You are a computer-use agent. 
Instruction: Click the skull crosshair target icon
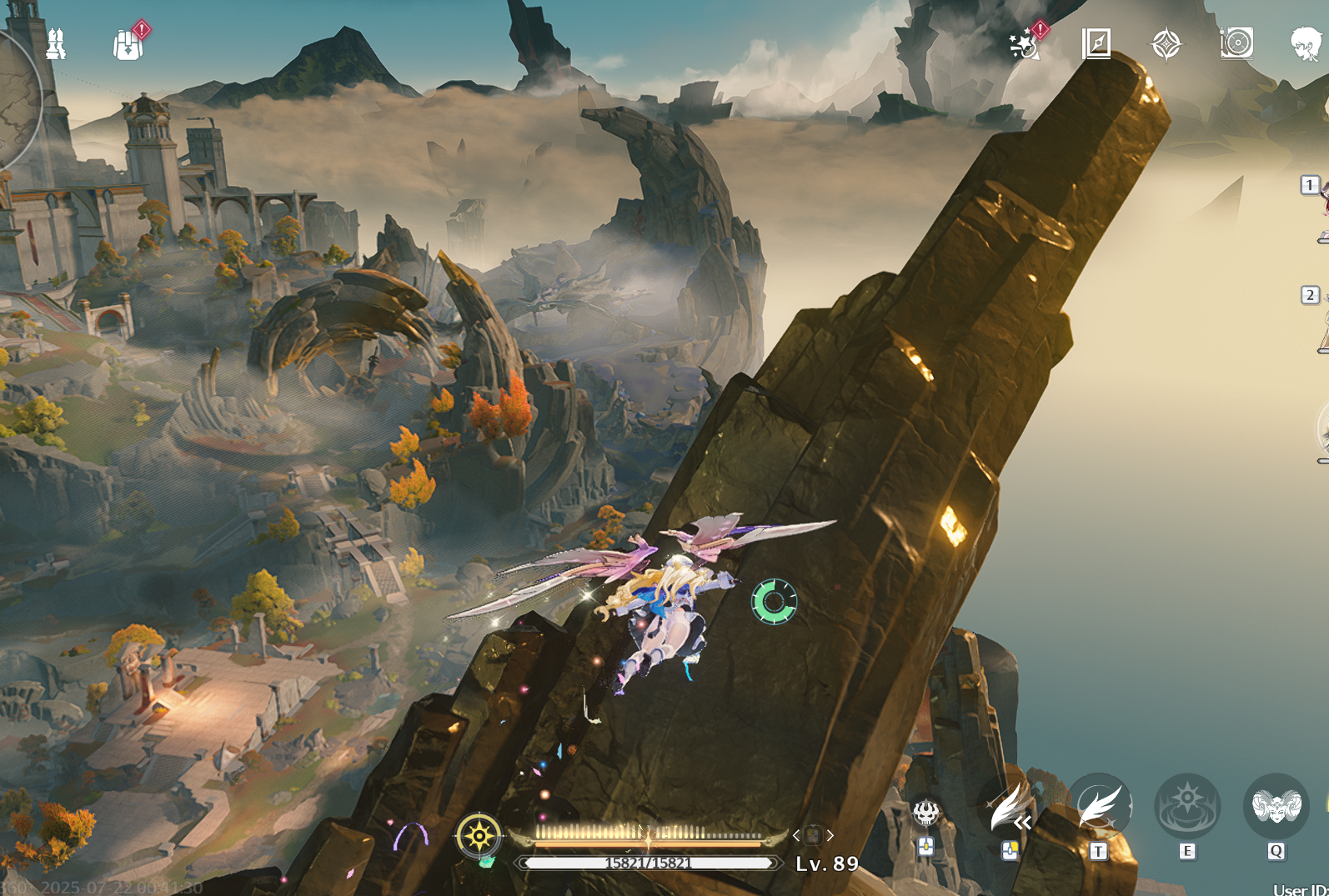[x=926, y=812]
